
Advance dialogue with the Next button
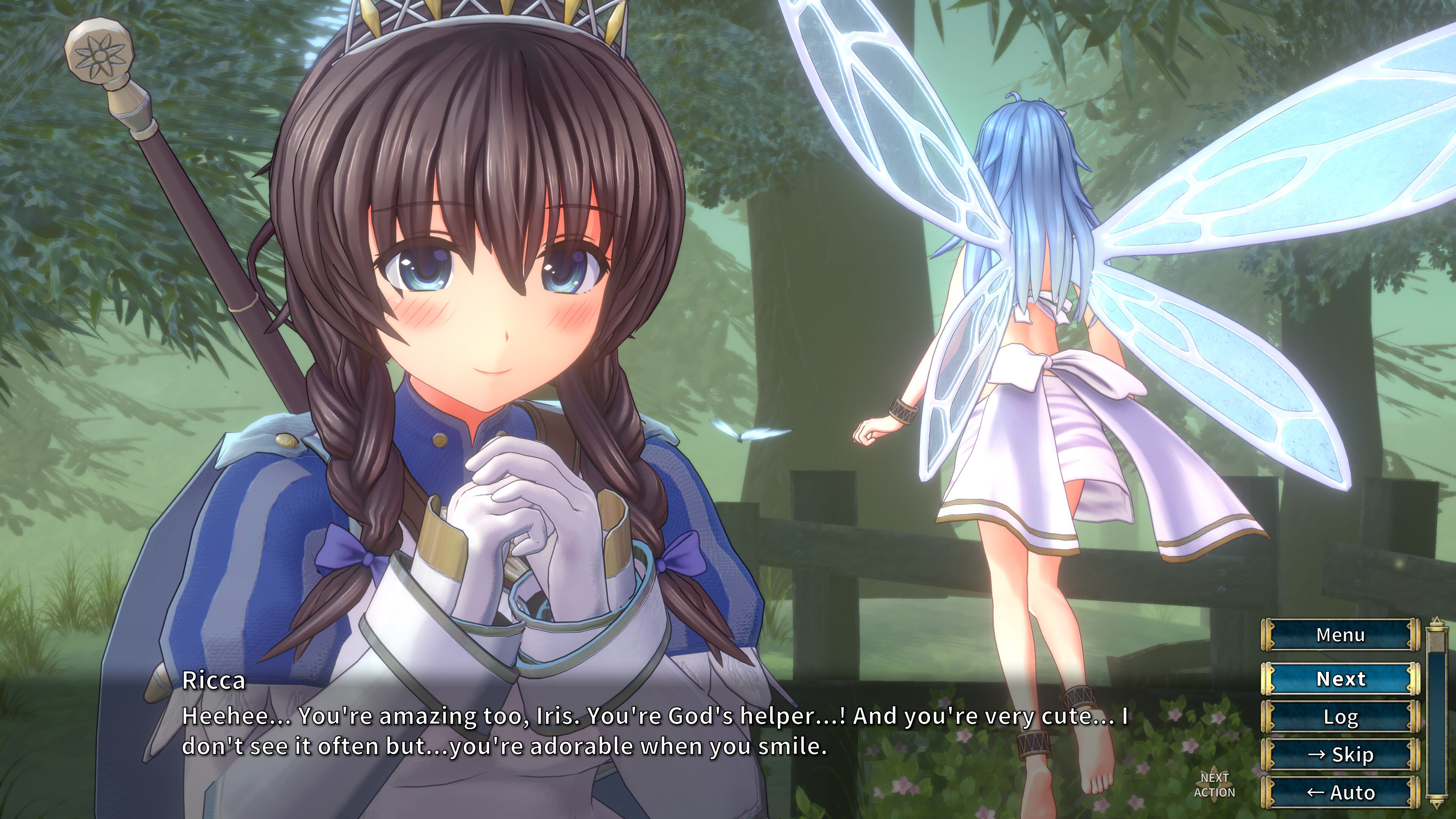point(1341,678)
